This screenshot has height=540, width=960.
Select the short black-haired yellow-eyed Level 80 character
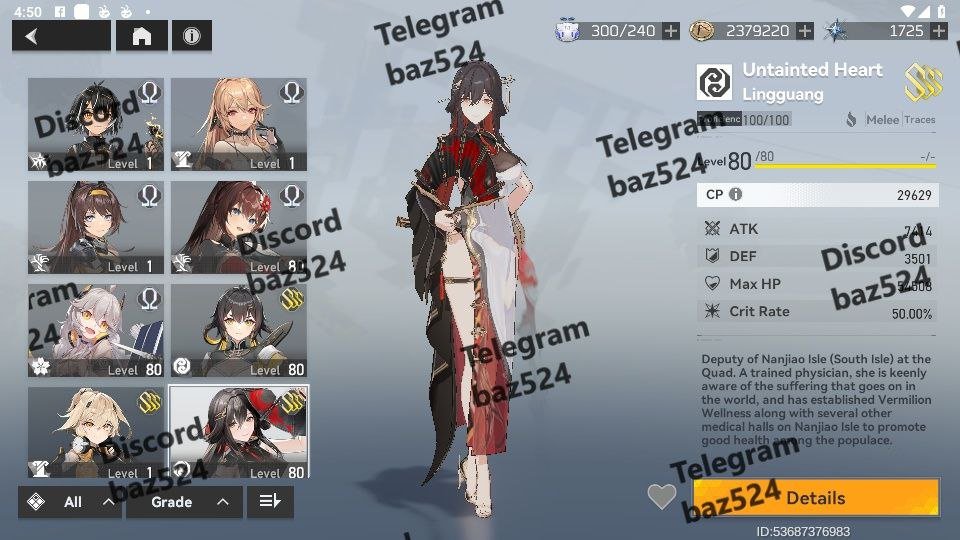click(239, 330)
